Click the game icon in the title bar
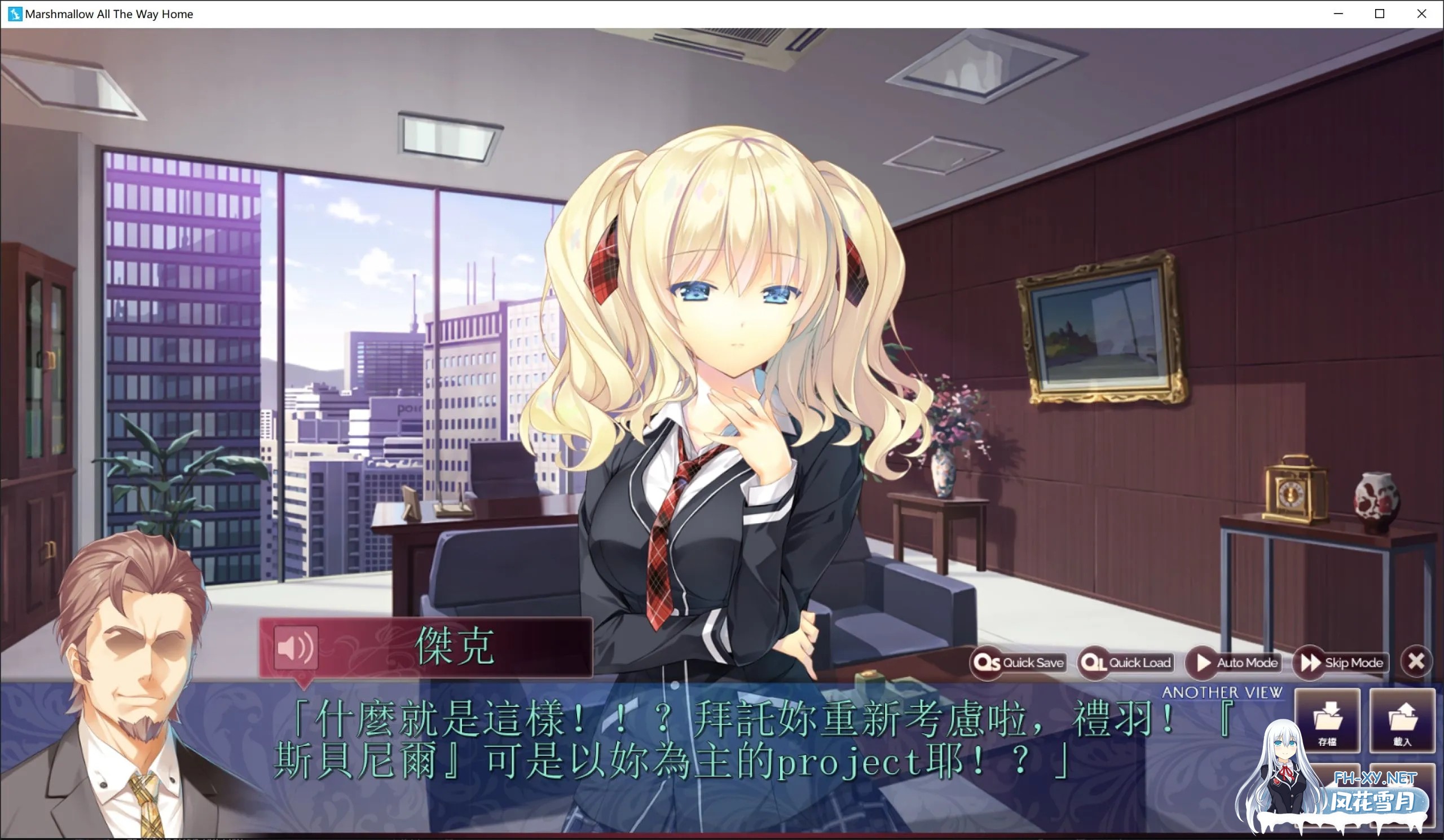This screenshot has width=1444, height=840. point(14,13)
